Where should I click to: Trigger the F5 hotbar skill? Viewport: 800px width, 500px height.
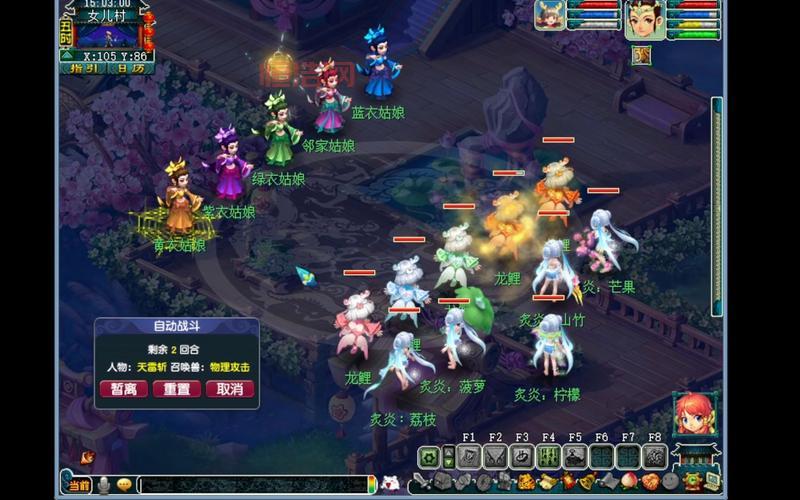click(x=575, y=457)
